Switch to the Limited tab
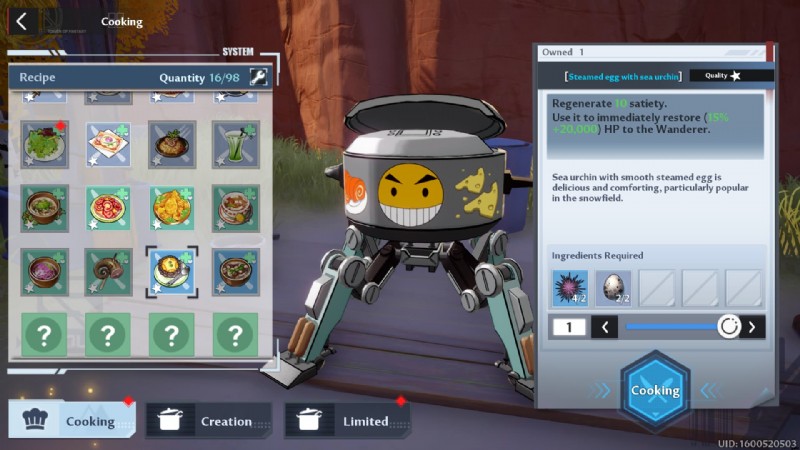The height and width of the screenshot is (450, 800). tap(347, 421)
